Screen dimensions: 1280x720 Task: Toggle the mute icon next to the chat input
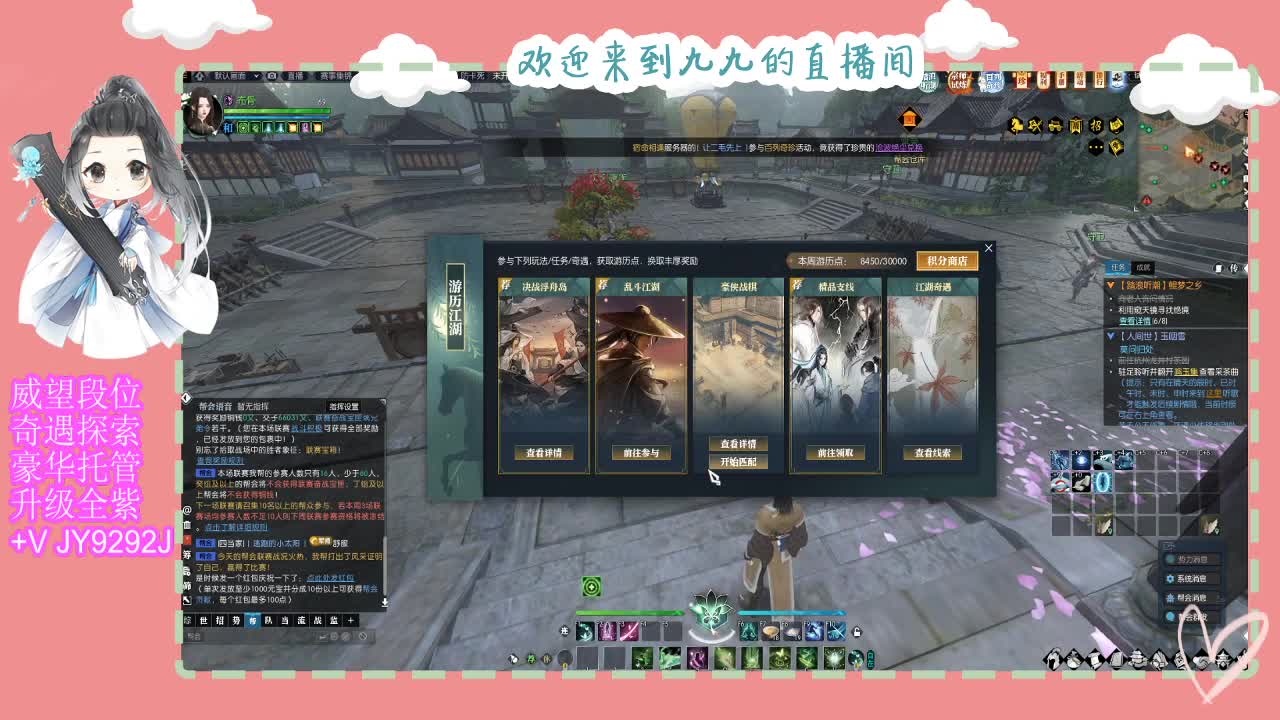pyautogui.click(x=363, y=635)
